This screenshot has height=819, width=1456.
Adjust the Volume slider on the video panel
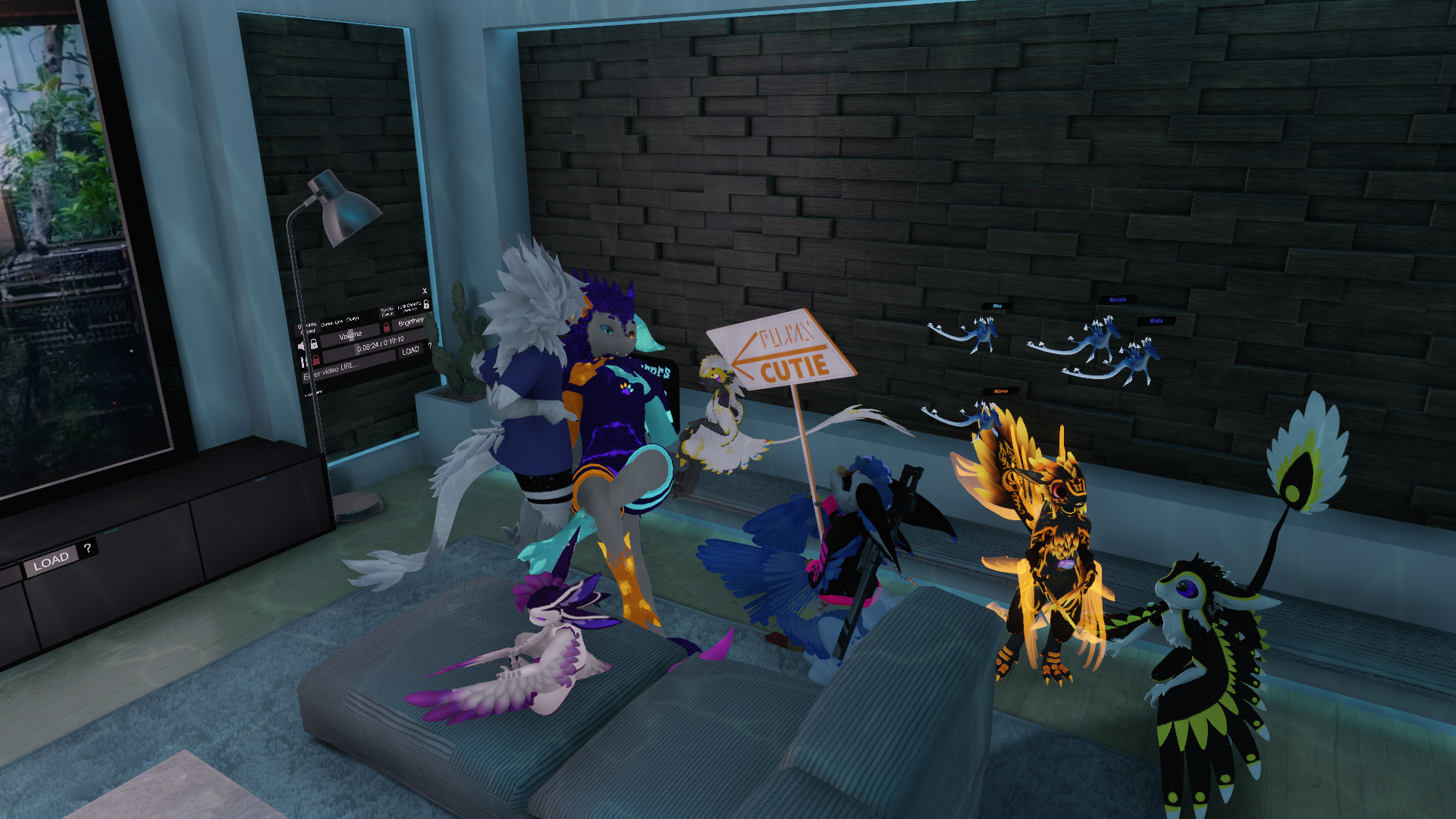350,335
